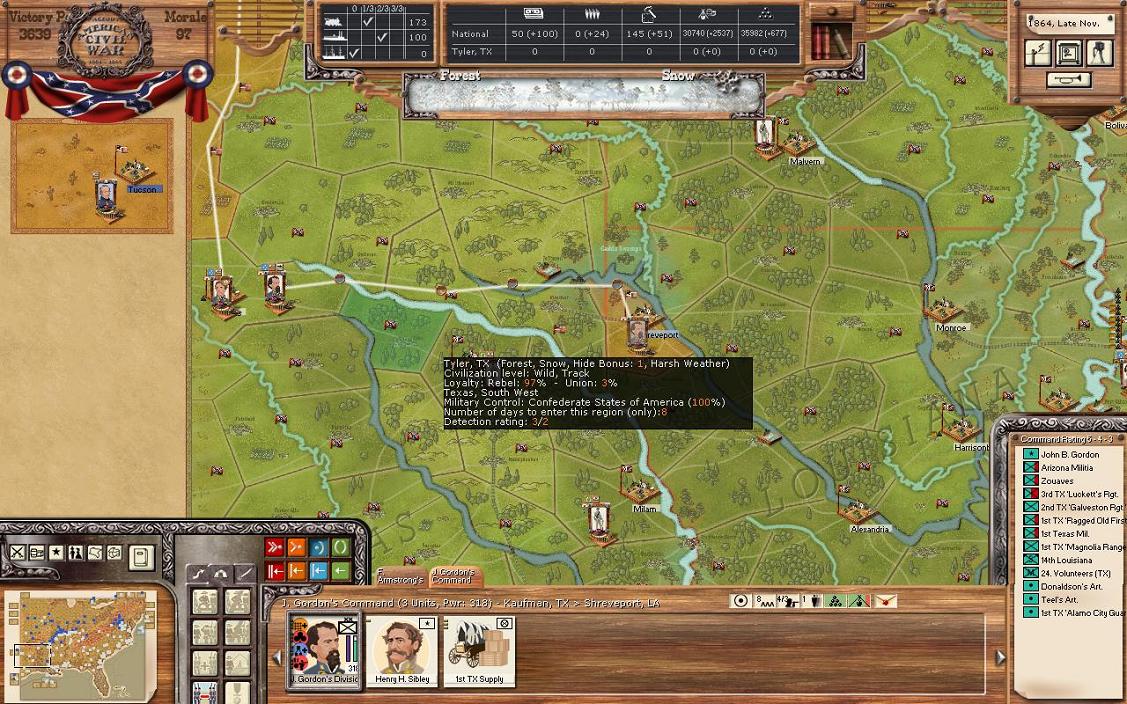Select J. Gordon's Division unit card
The height and width of the screenshot is (704, 1127).
[x=324, y=648]
